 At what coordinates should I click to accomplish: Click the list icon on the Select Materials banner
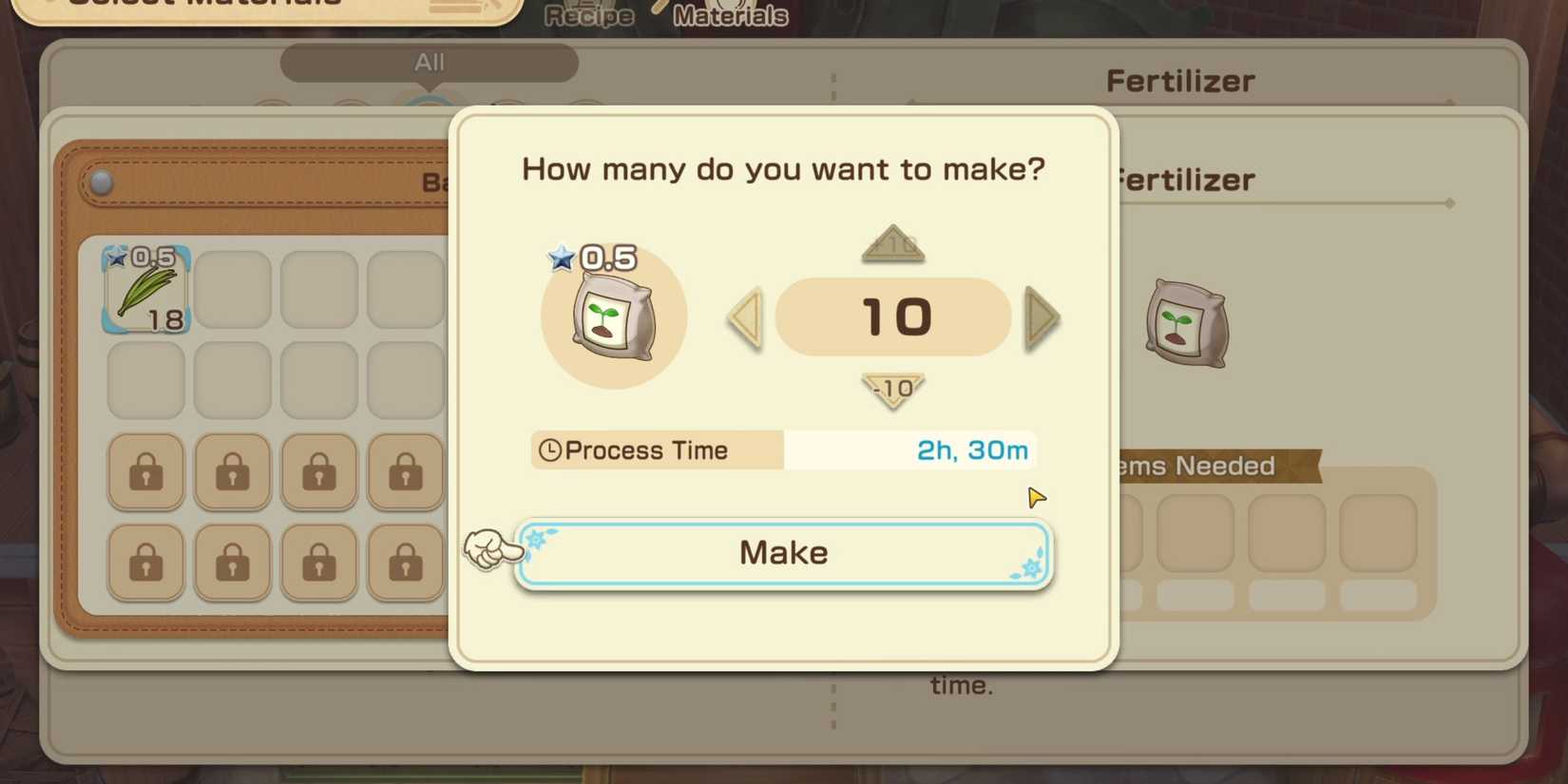[463, 5]
